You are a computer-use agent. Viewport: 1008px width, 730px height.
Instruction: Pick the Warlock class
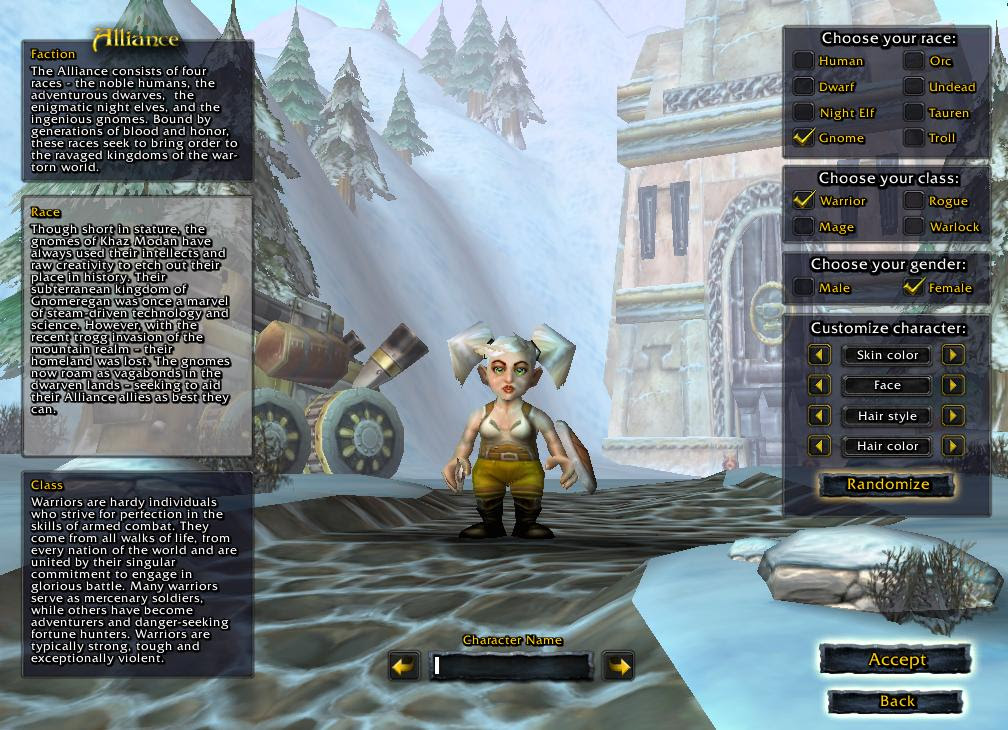coord(914,227)
